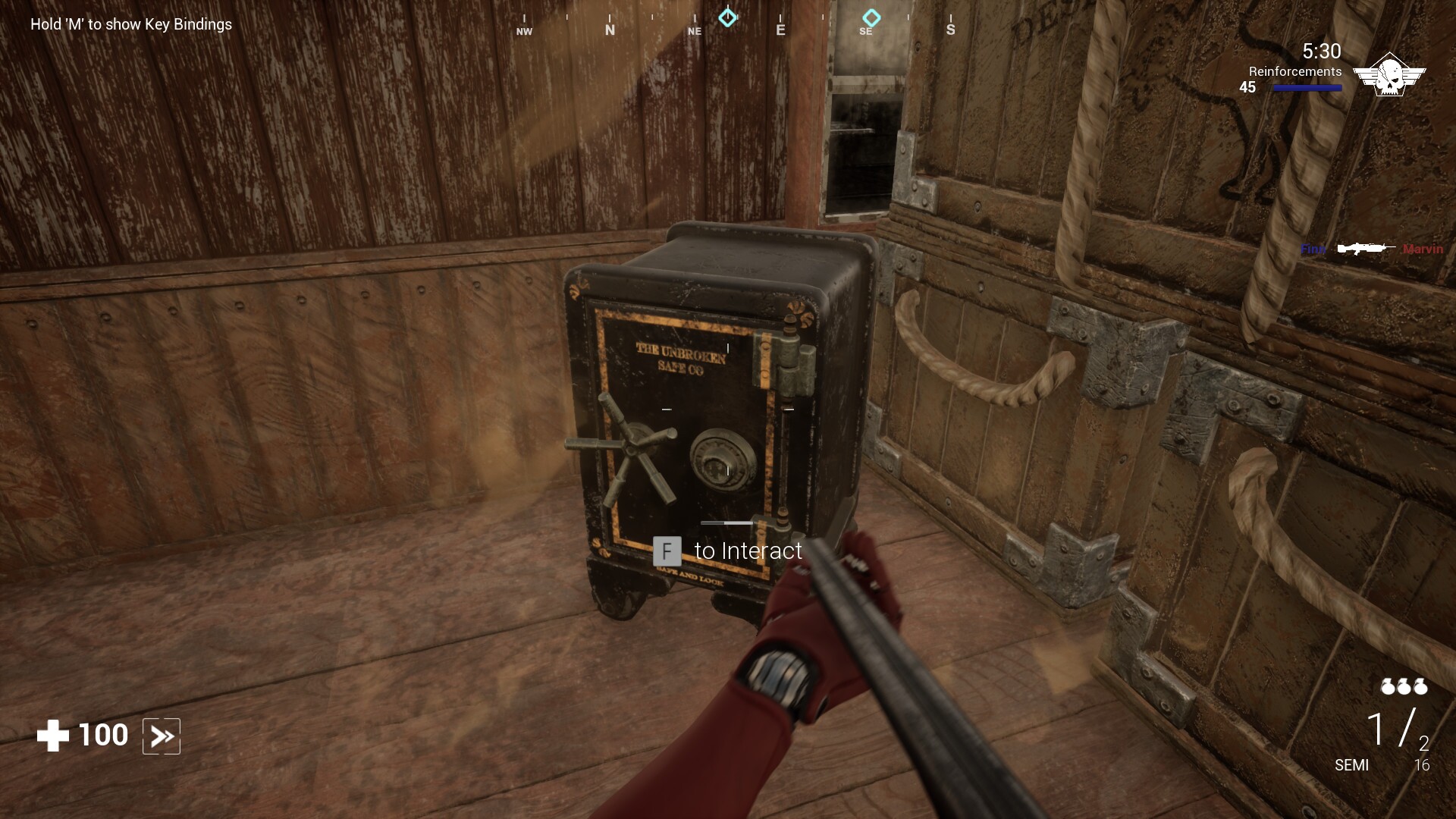Click the 'to Interact' prompt text
Viewport: 1456px width, 819px height.
pos(748,551)
